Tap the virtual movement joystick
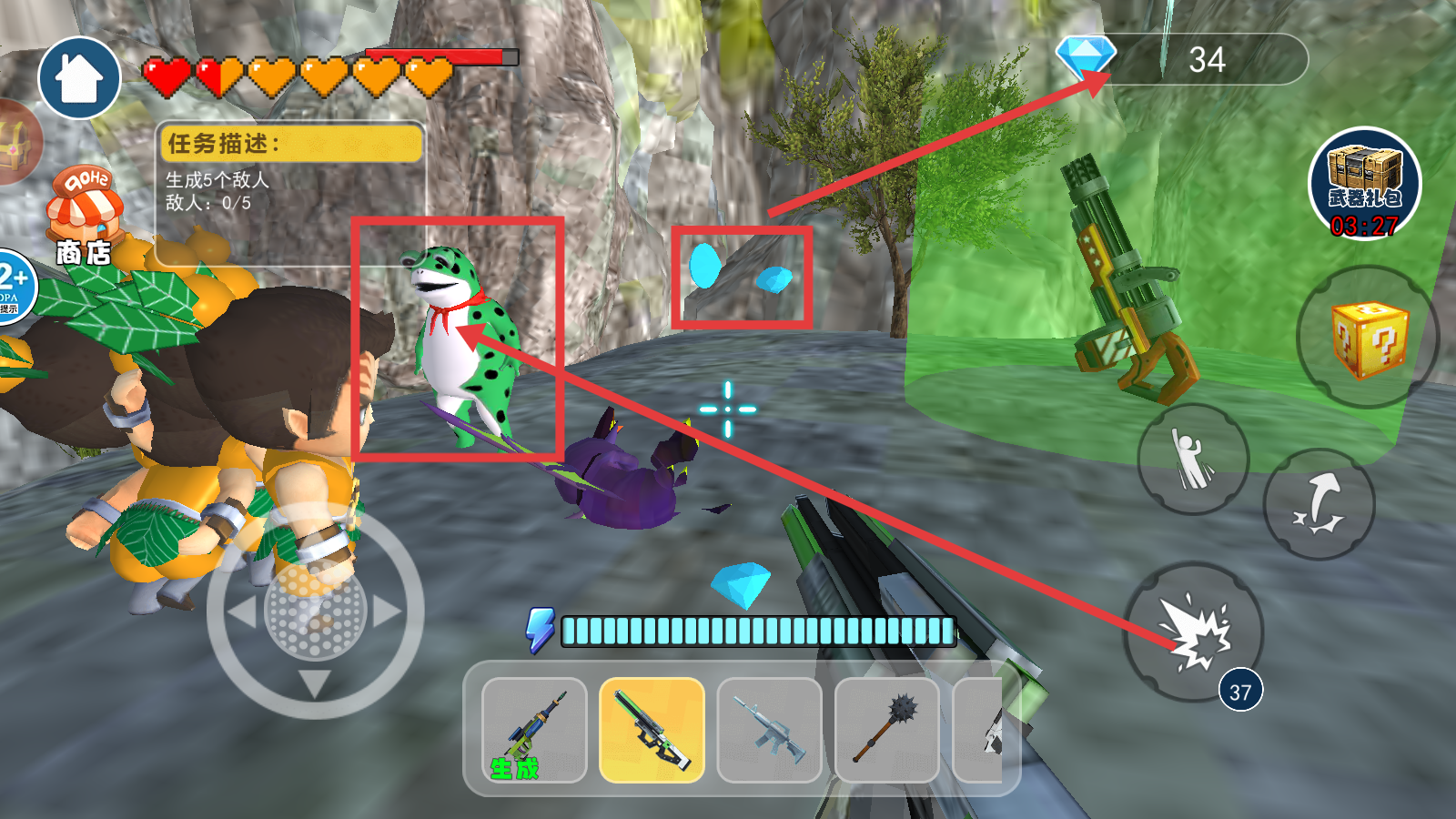1456x819 pixels. [315, 611]
